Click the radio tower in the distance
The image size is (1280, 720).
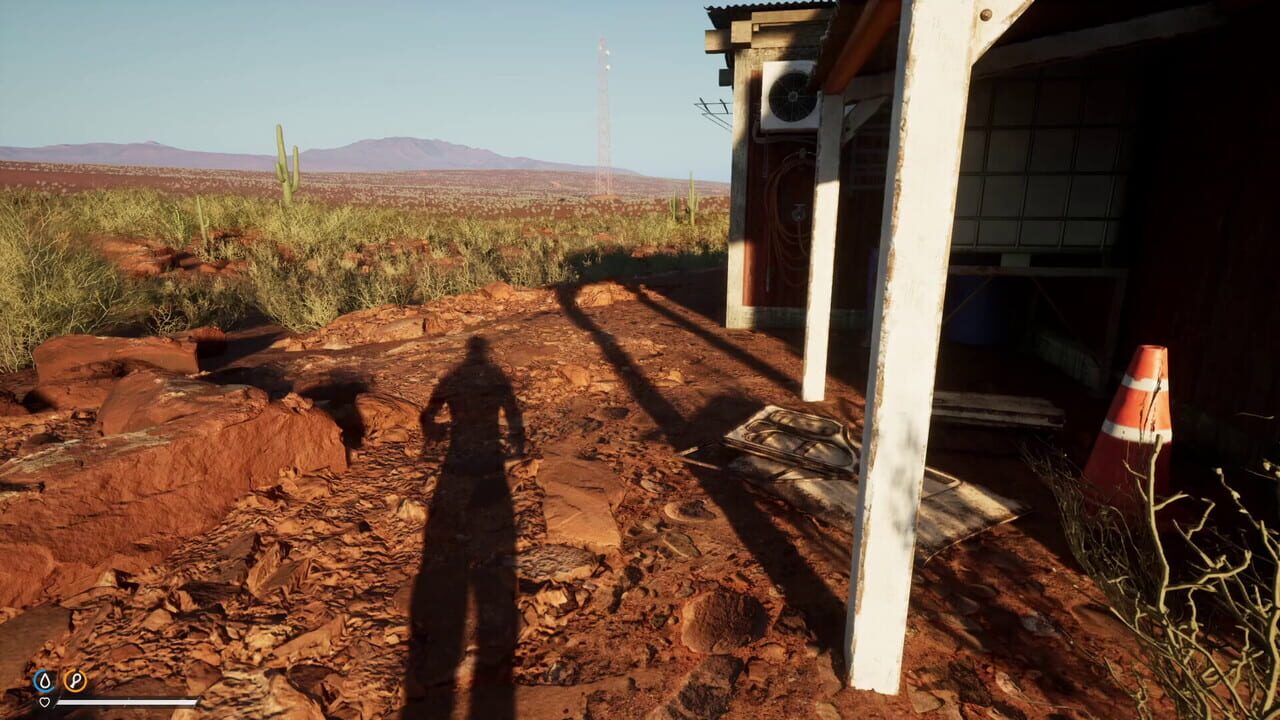604,120
